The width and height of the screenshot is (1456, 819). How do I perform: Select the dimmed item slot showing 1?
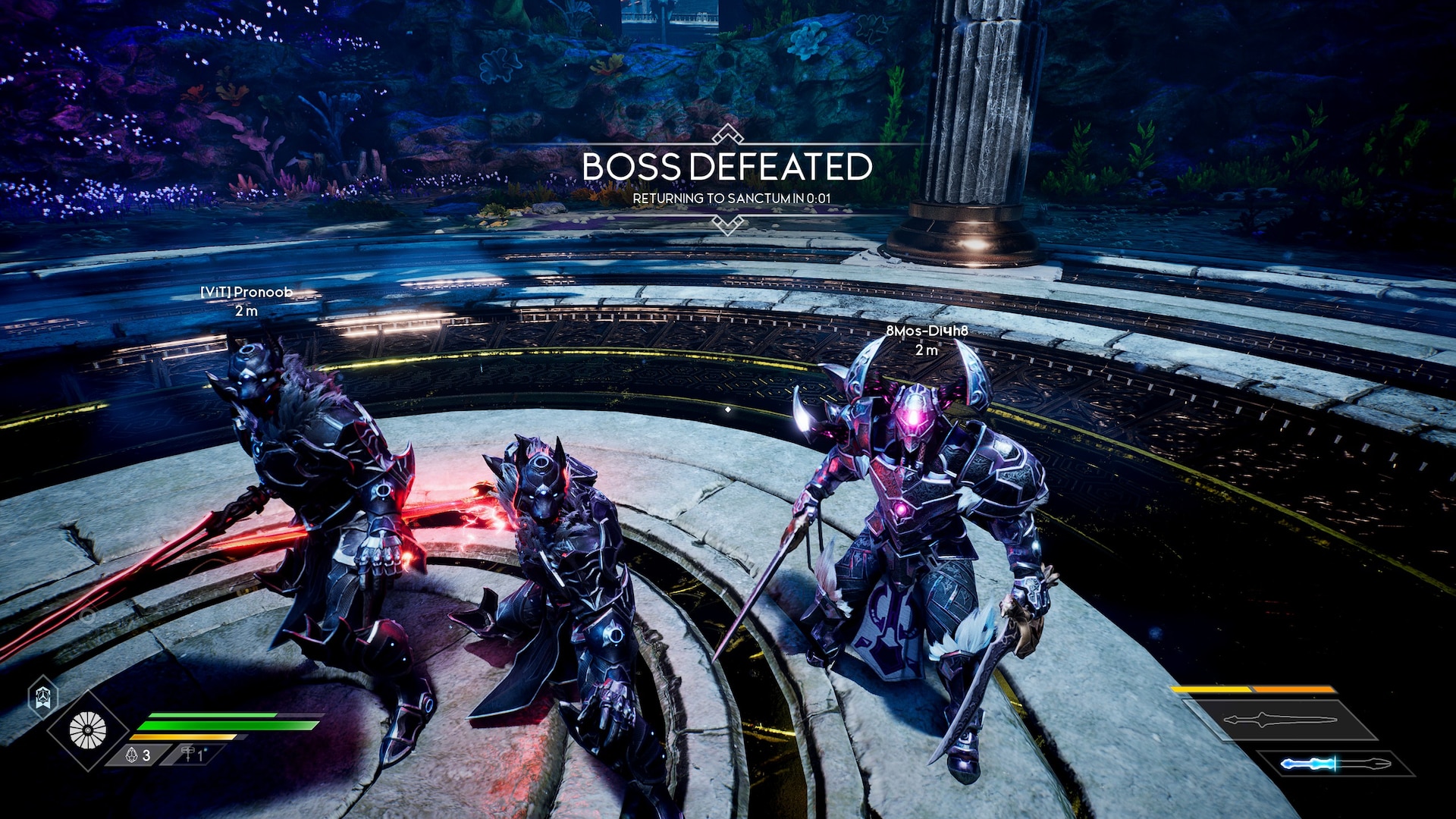(193, 755)
